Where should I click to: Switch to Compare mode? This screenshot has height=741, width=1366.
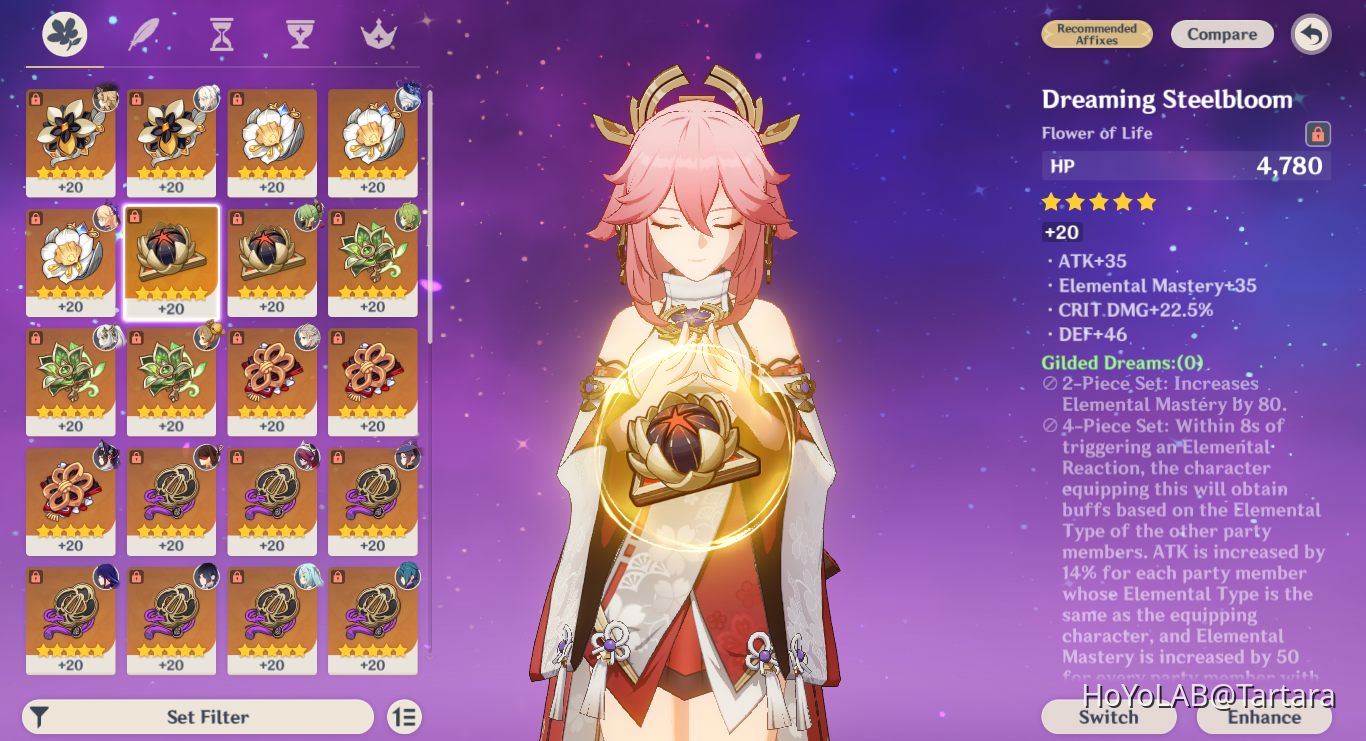pyautogui.click(x=1222, y=33)
